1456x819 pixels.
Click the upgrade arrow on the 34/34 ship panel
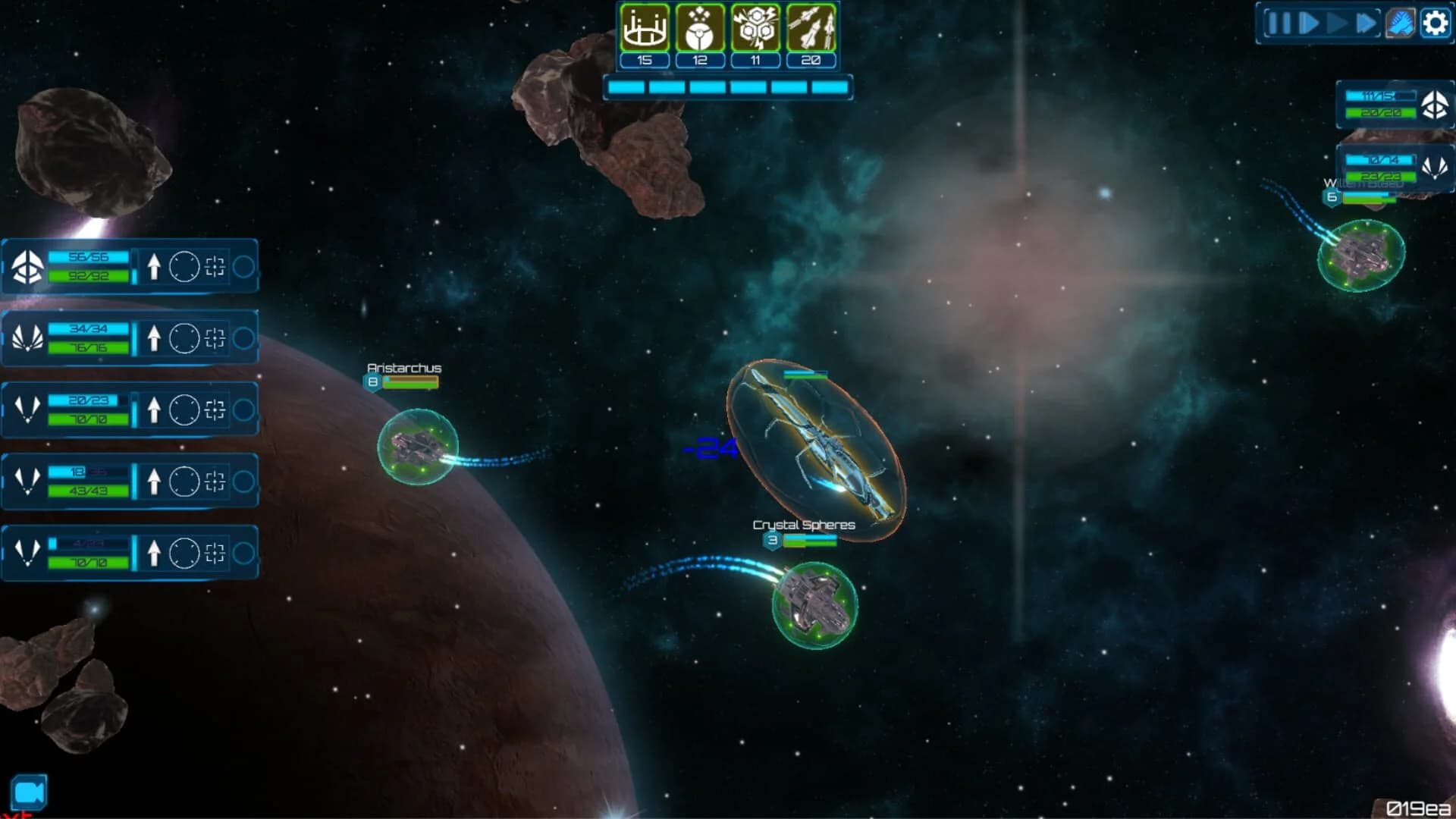coord(155,337)
